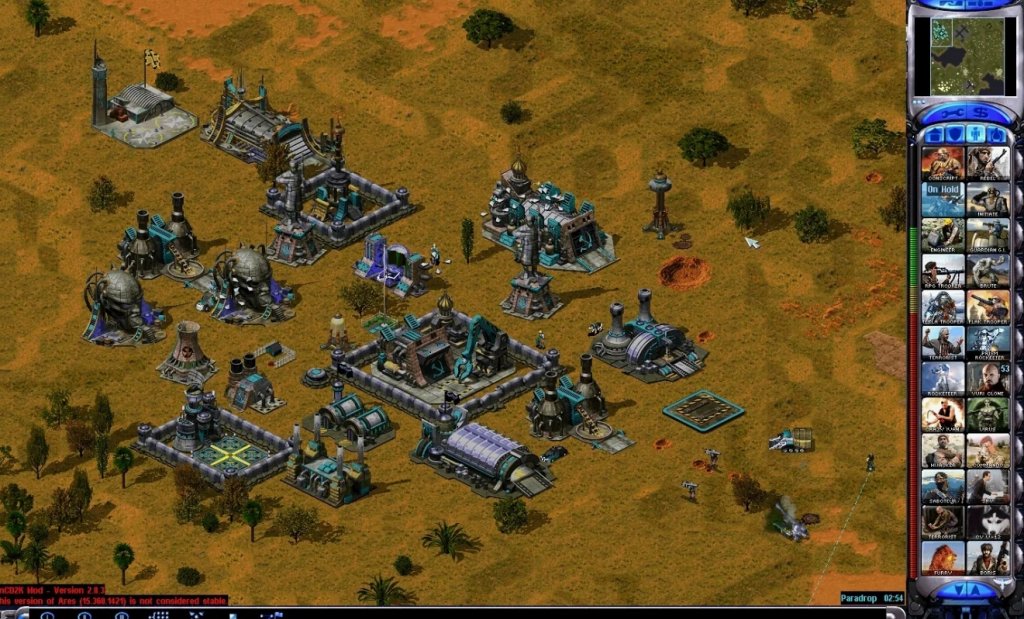Queue an Initiate unit

988,199
